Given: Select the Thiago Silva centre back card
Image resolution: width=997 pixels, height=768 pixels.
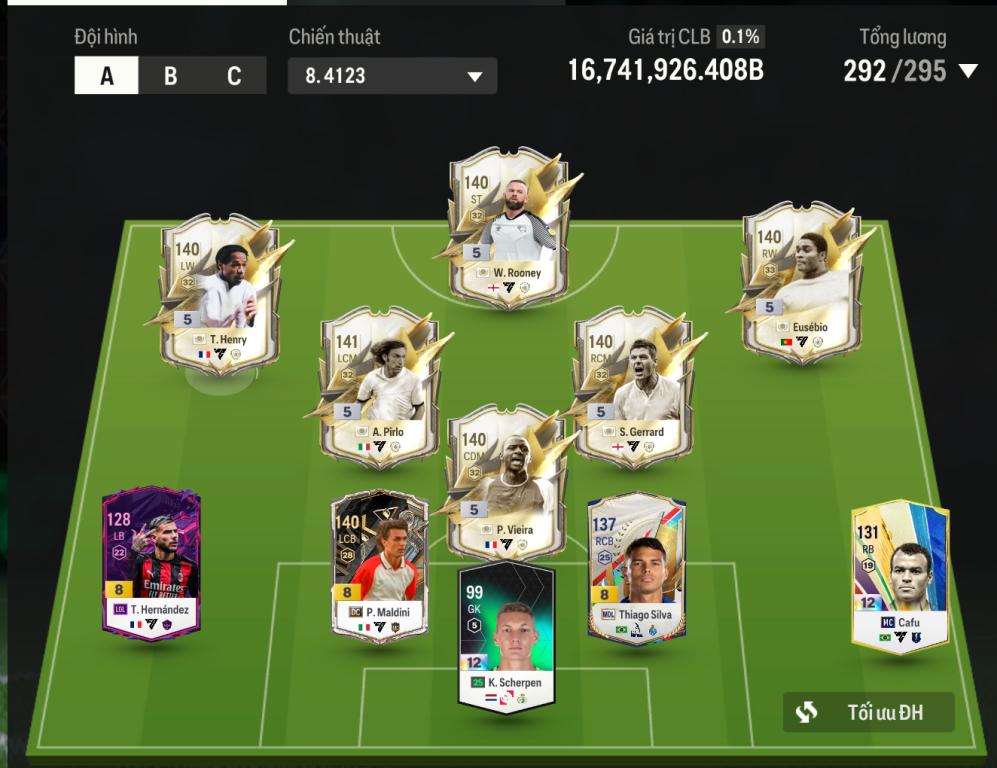Looking at the screenshot, I should [x=636, y=568].
